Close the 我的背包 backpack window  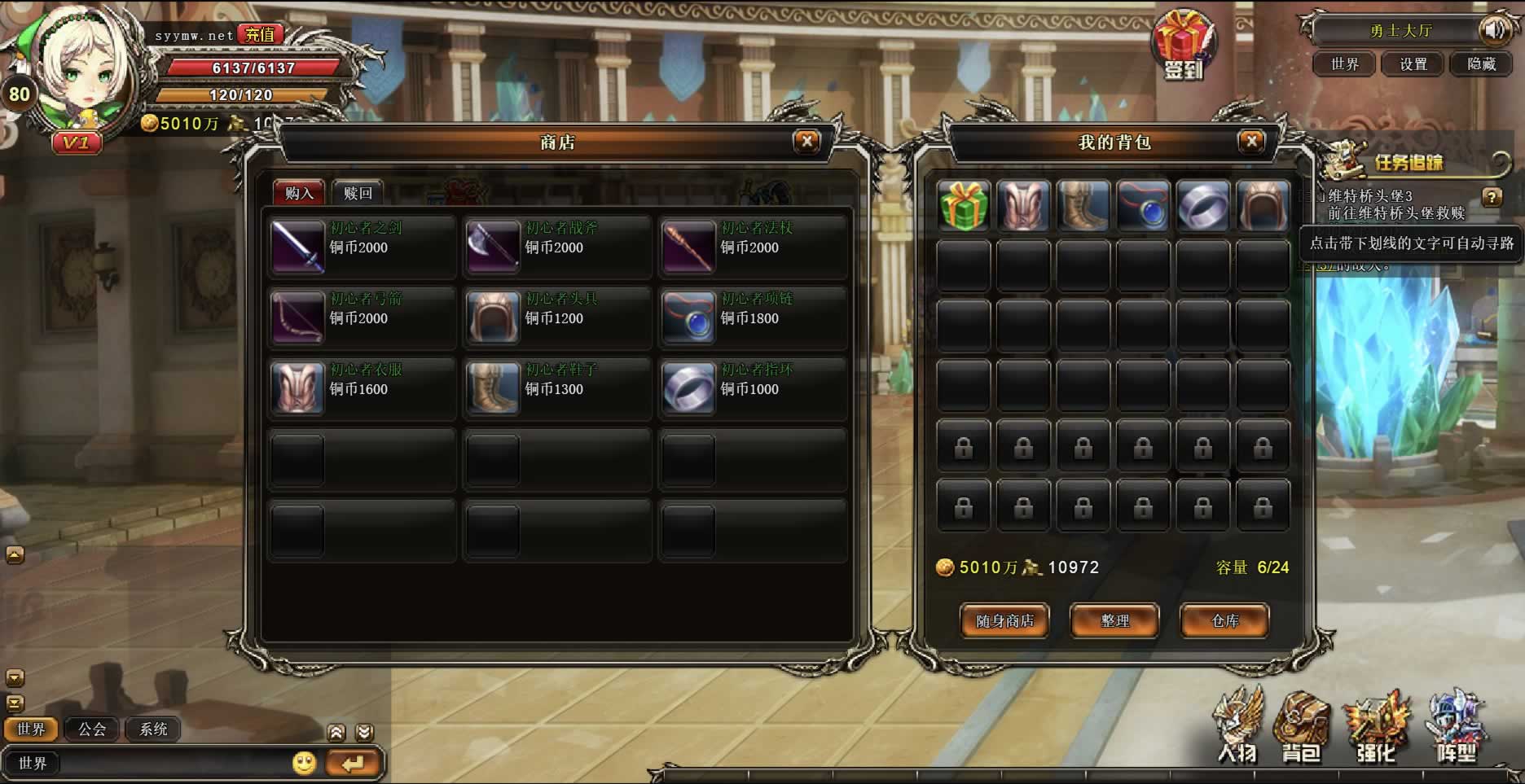coord(1251,142)
